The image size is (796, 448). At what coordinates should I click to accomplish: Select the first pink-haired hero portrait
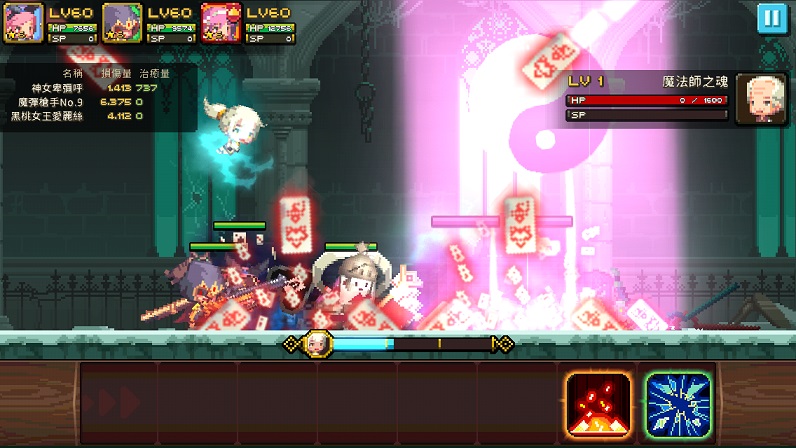(x=23, y=24)
